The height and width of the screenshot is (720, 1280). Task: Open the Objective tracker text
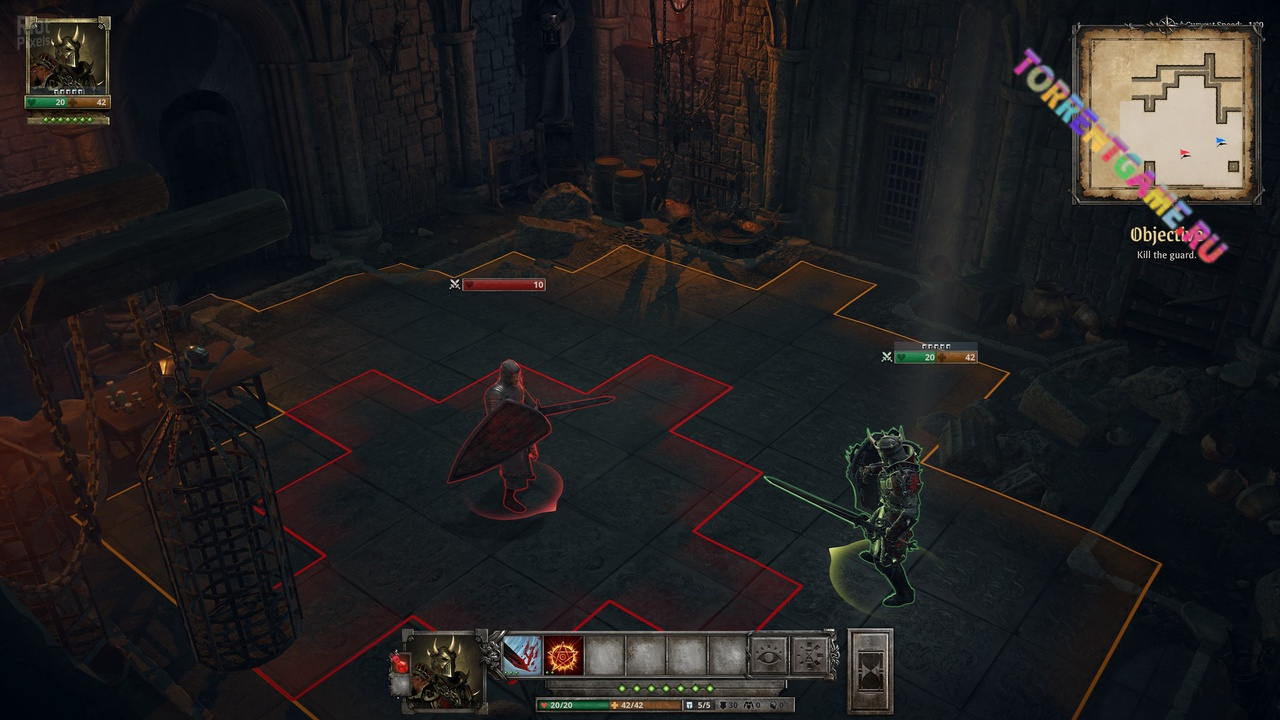point(1166,244)
